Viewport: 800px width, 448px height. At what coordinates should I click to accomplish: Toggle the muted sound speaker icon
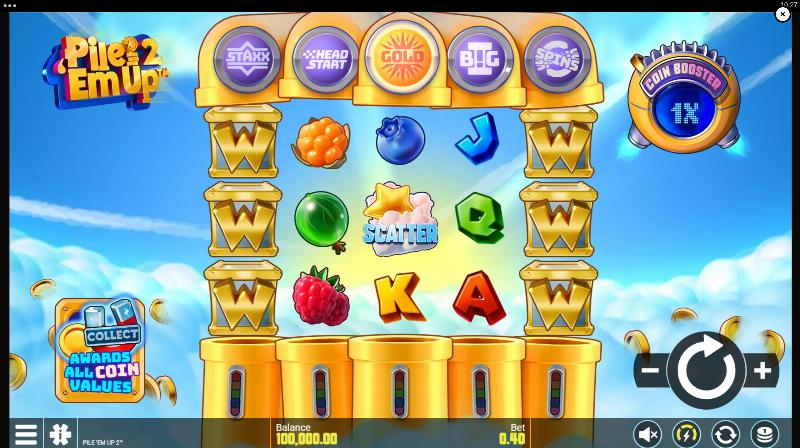(x=648, y=434)
